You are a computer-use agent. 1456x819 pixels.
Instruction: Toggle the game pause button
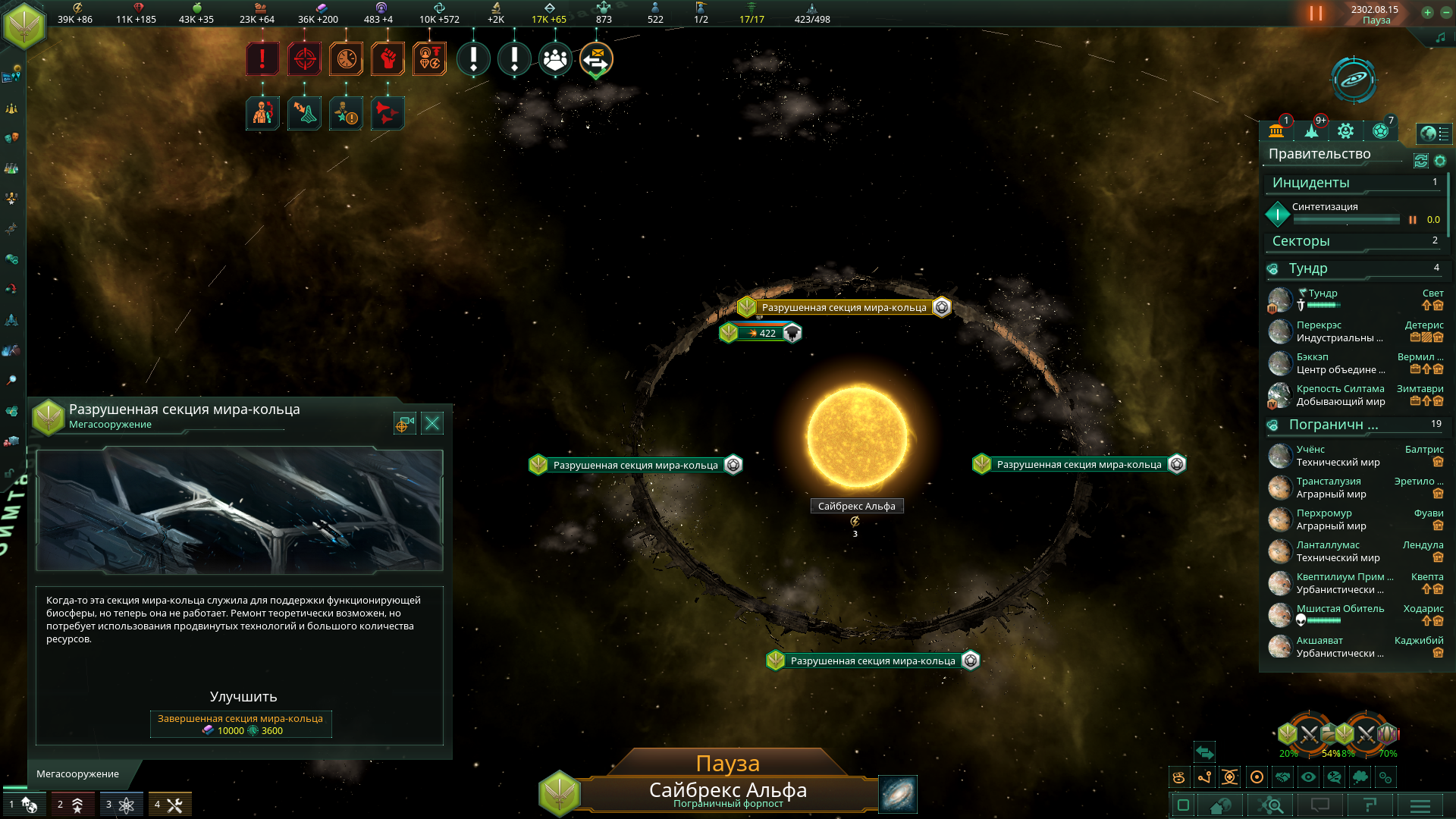tap(1316, 14)
